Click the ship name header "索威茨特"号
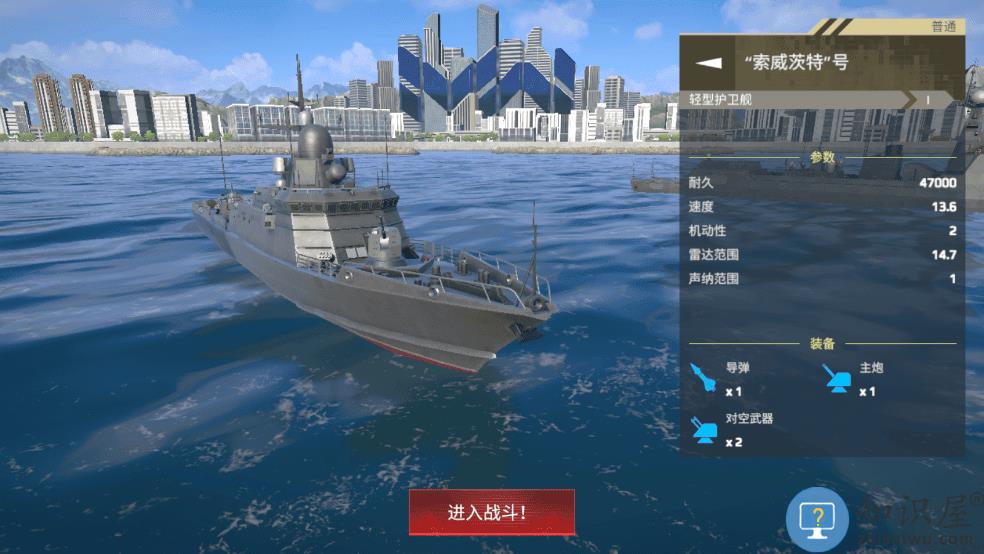 [796, 62]
